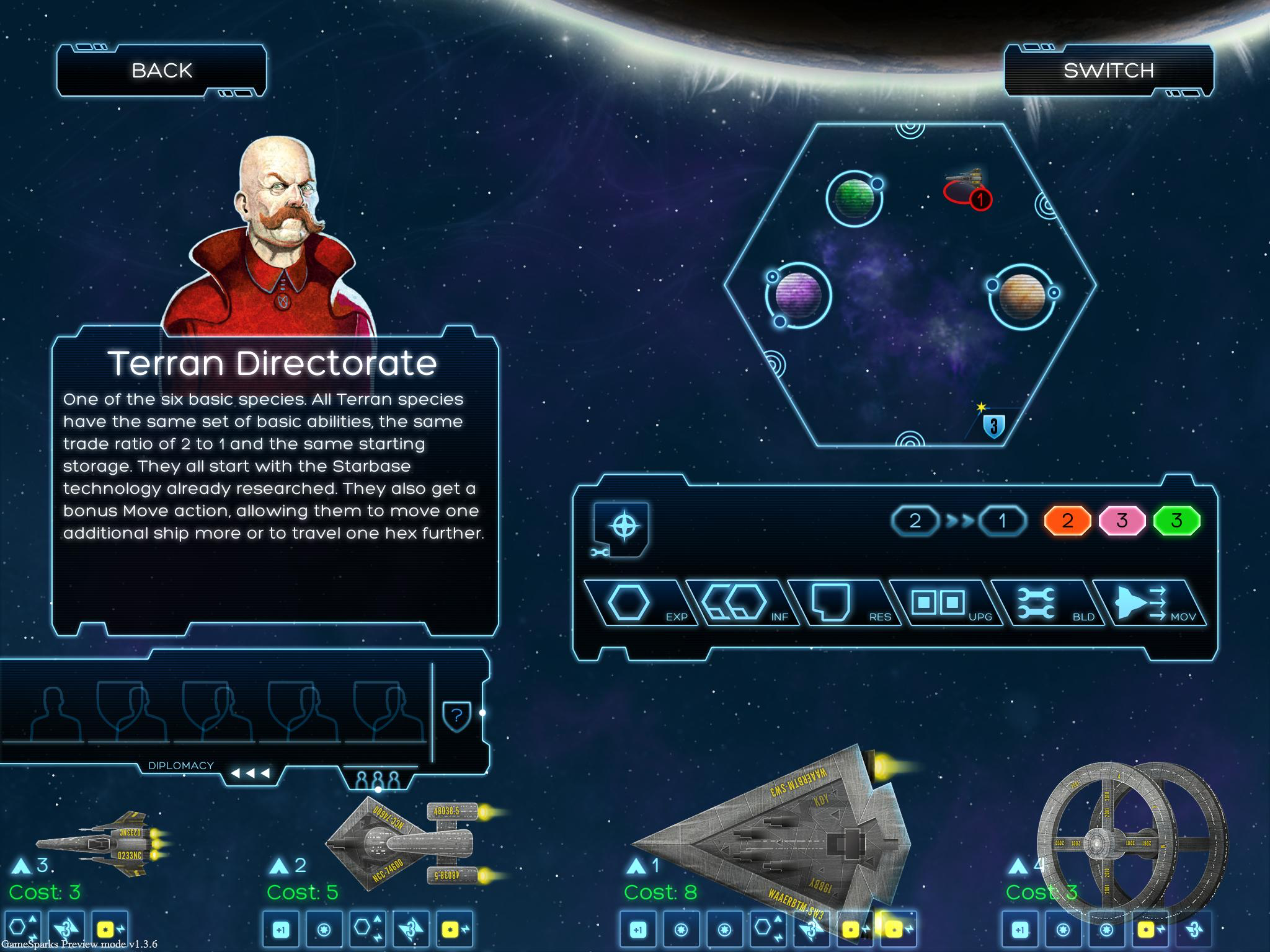Open the RES research action

842,603
